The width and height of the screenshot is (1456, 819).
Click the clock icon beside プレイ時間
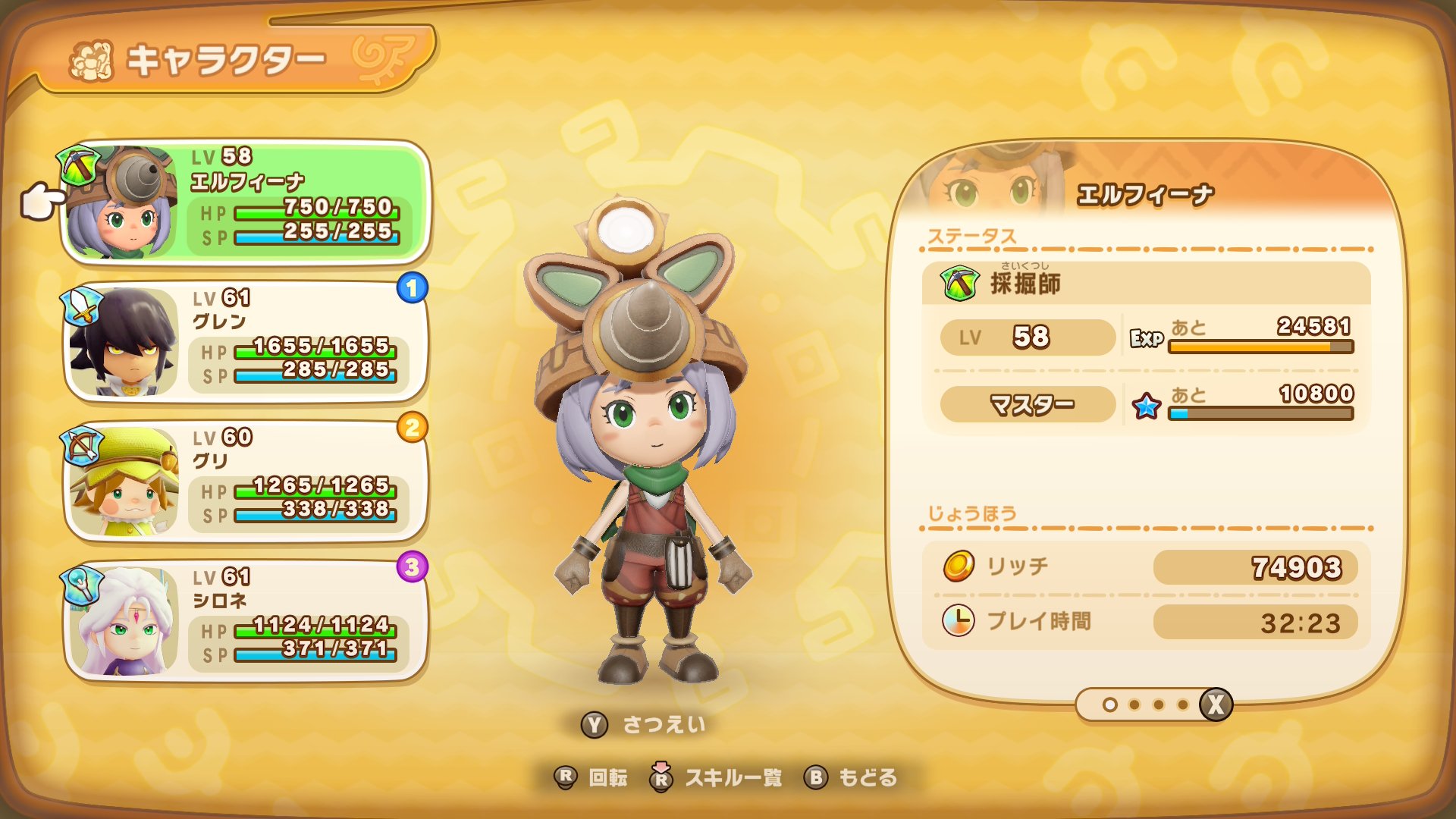(957, 620)
